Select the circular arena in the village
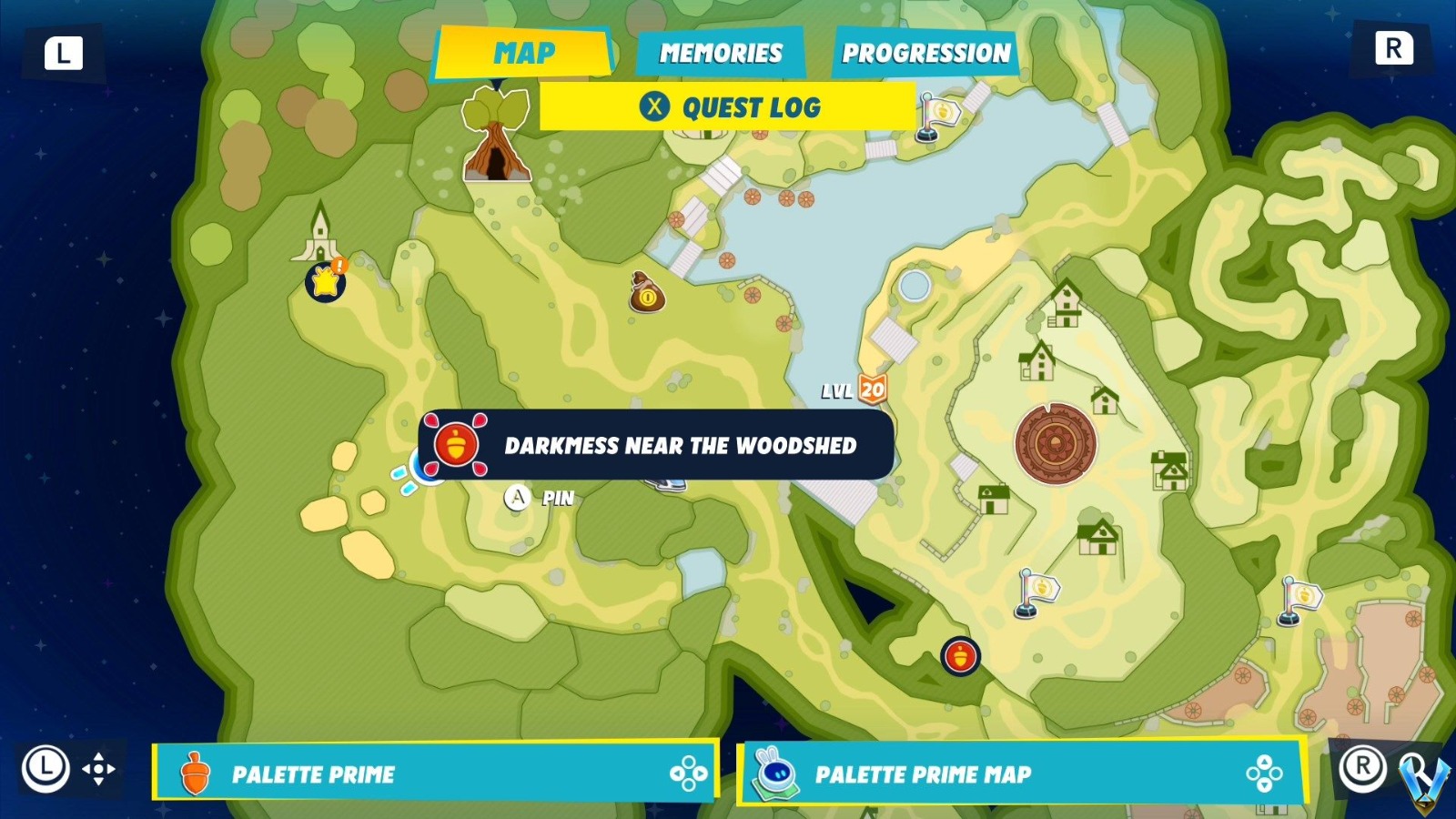This screenshot has height=819, width=1456. point(1056,443)
